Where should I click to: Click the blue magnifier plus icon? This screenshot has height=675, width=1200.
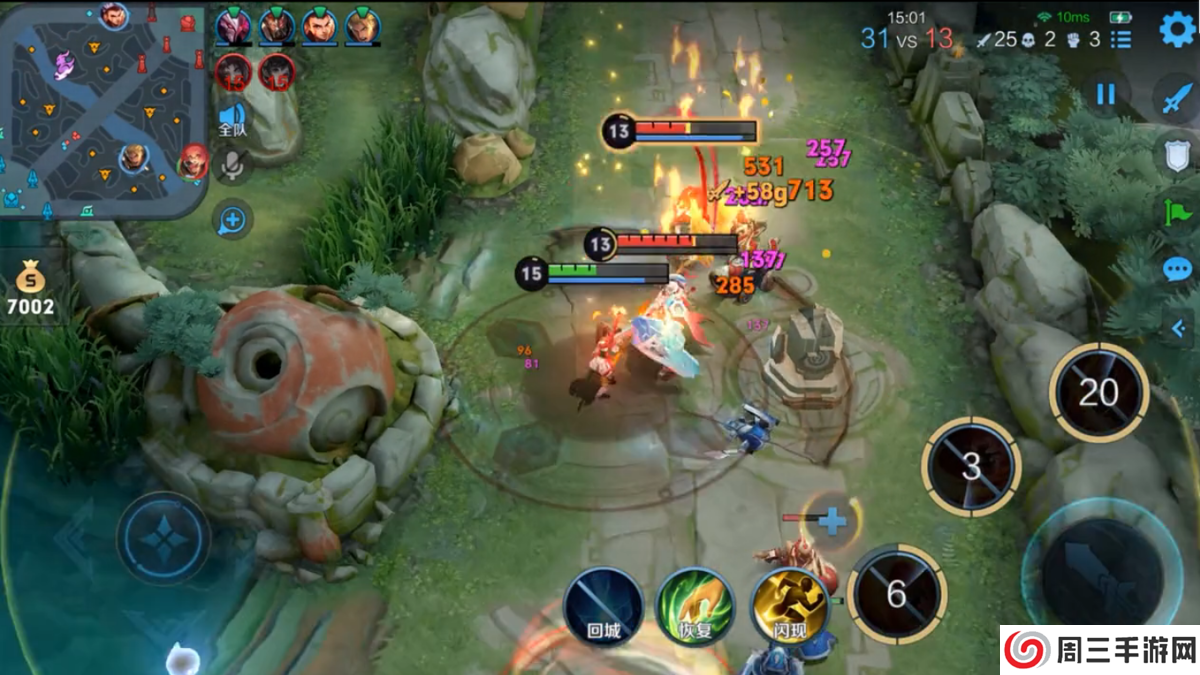pyautogui.click(x=232, y=220)
